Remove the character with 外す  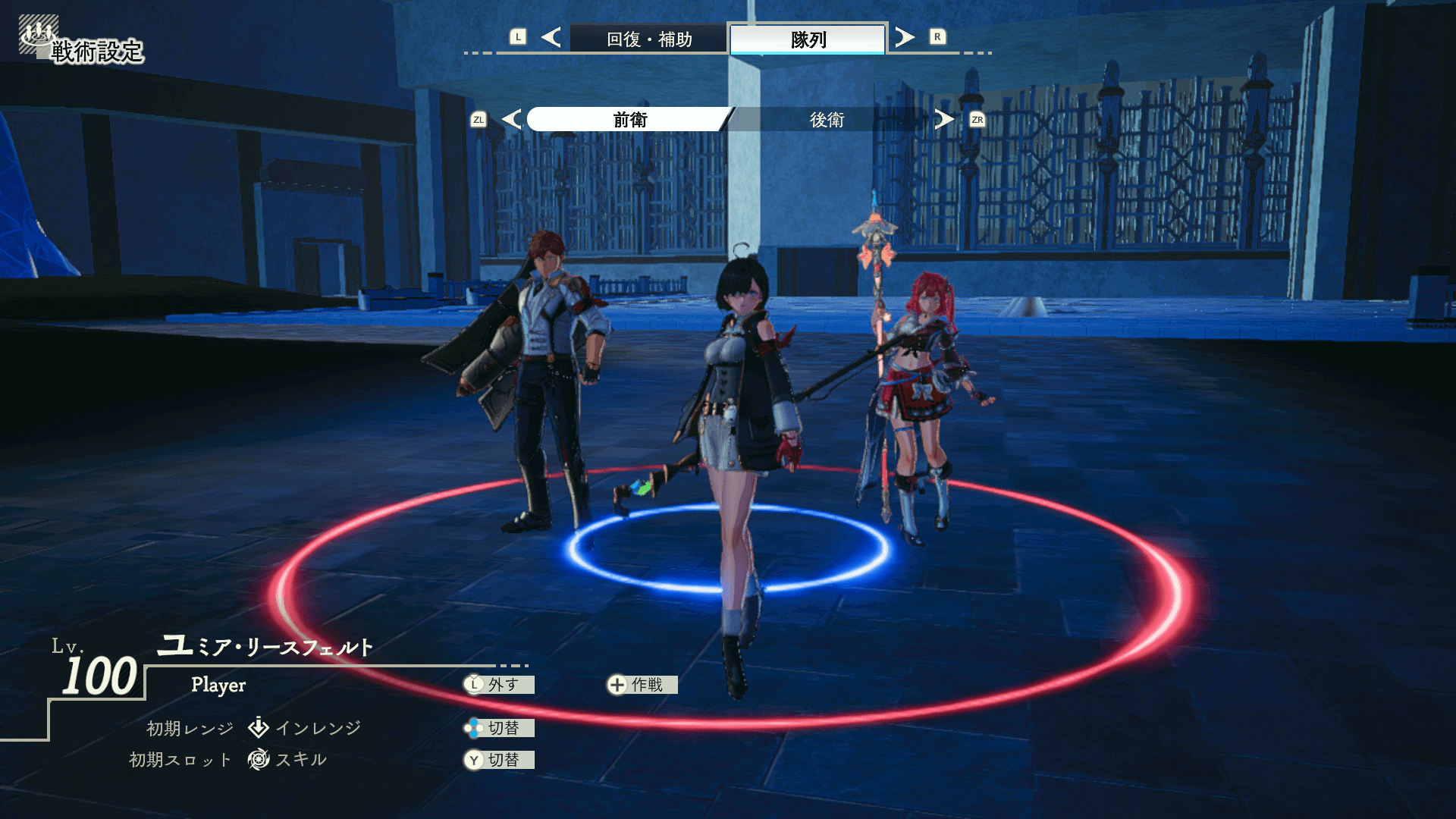(x=500, y=685)
